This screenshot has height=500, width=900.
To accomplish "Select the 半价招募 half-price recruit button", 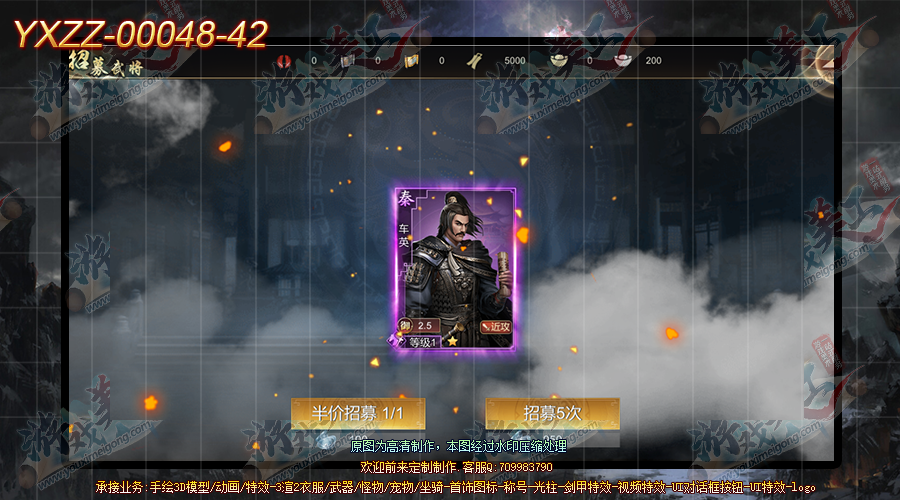I will click(358, 413).
